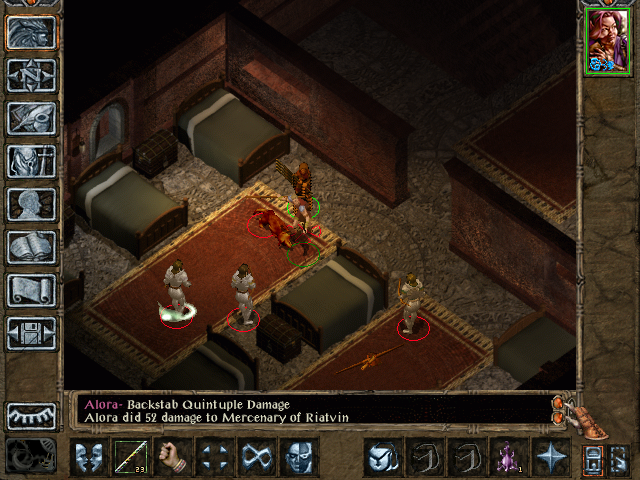640x480 pixels.
Task: Select the fist weapon slot
Action: click(x=173, y=458)
